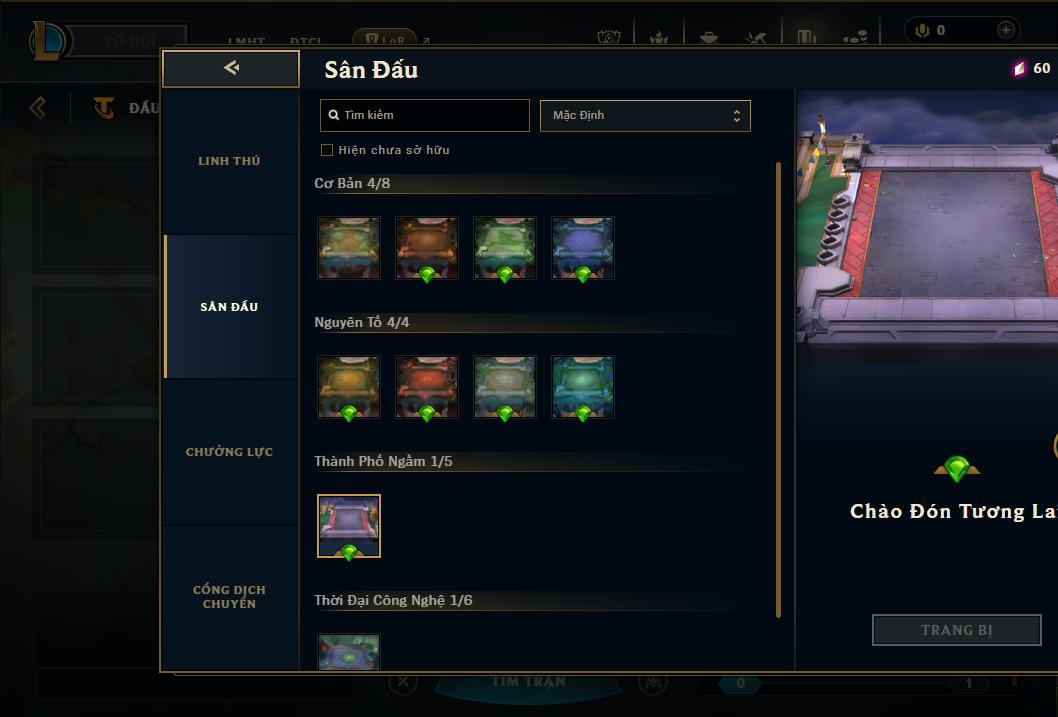Screen dimensions: 1058x717
Task: Choose the Thời Đại Công Nghệ arena thumbnail
Action: pos(349,652)
